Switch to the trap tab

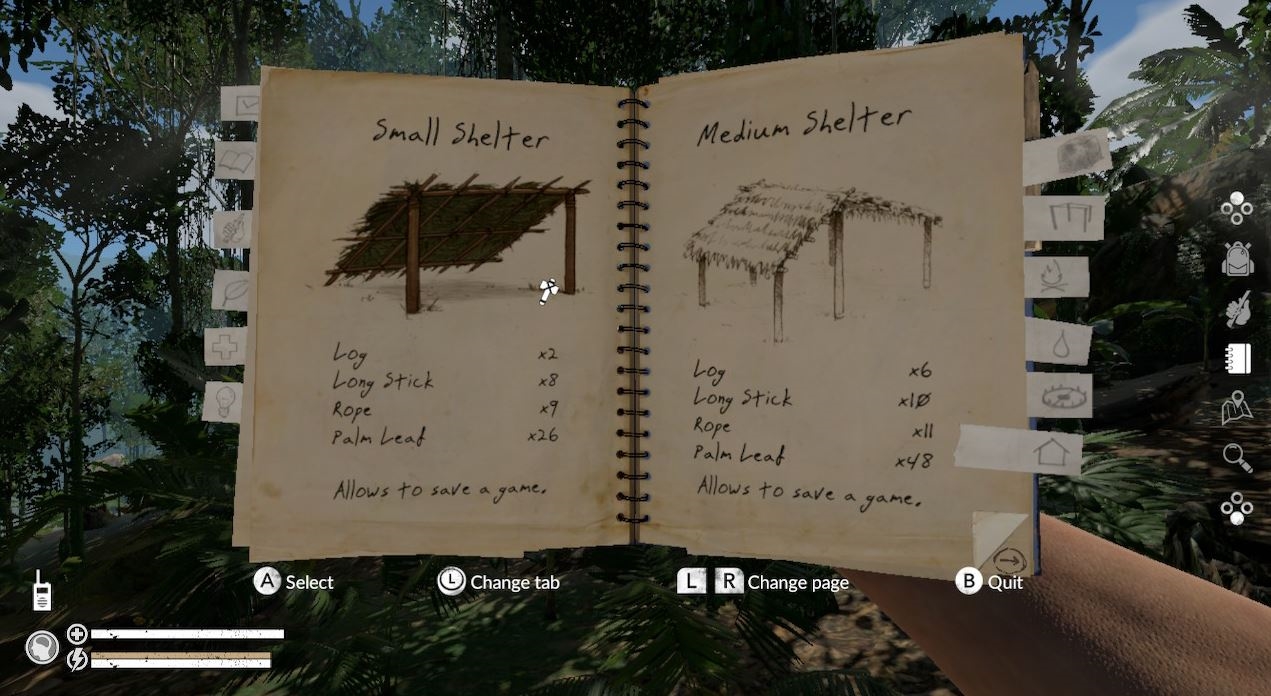point(1058,396)
